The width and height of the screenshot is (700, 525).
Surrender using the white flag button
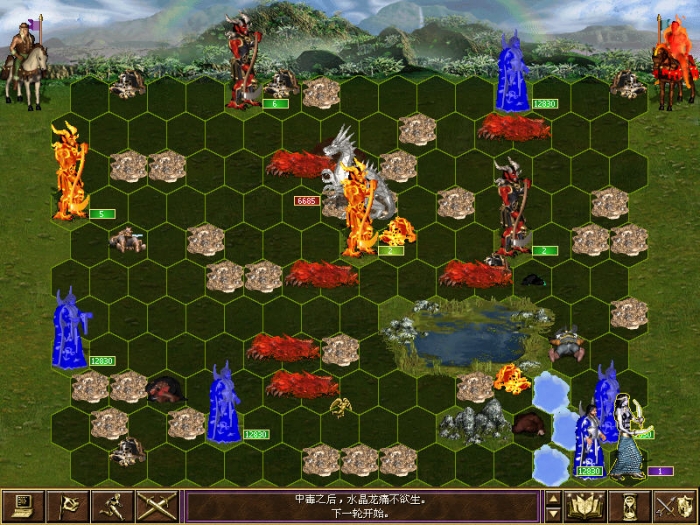pos(67,506)
